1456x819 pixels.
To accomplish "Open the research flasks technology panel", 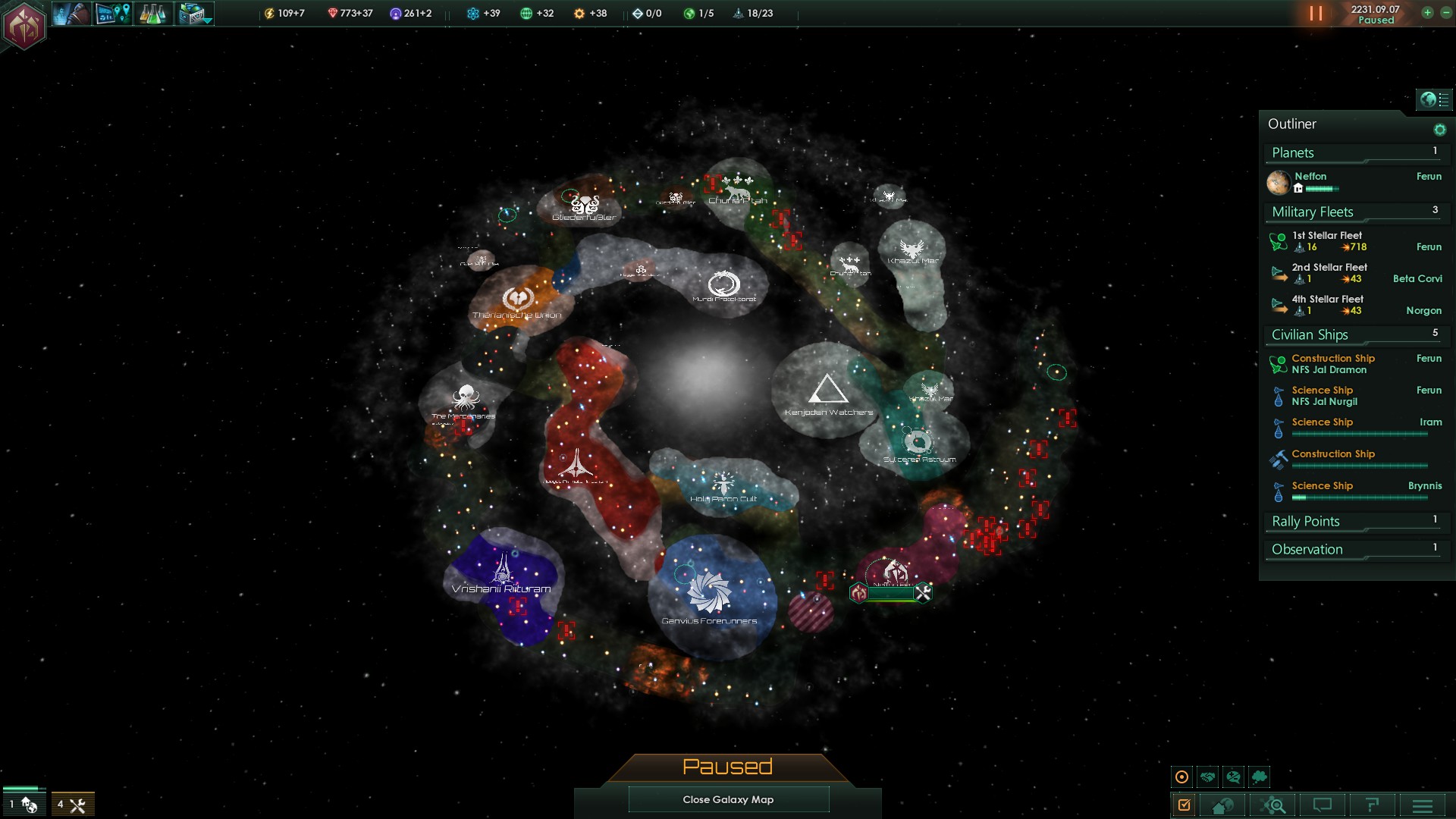I will click(152, 14).
